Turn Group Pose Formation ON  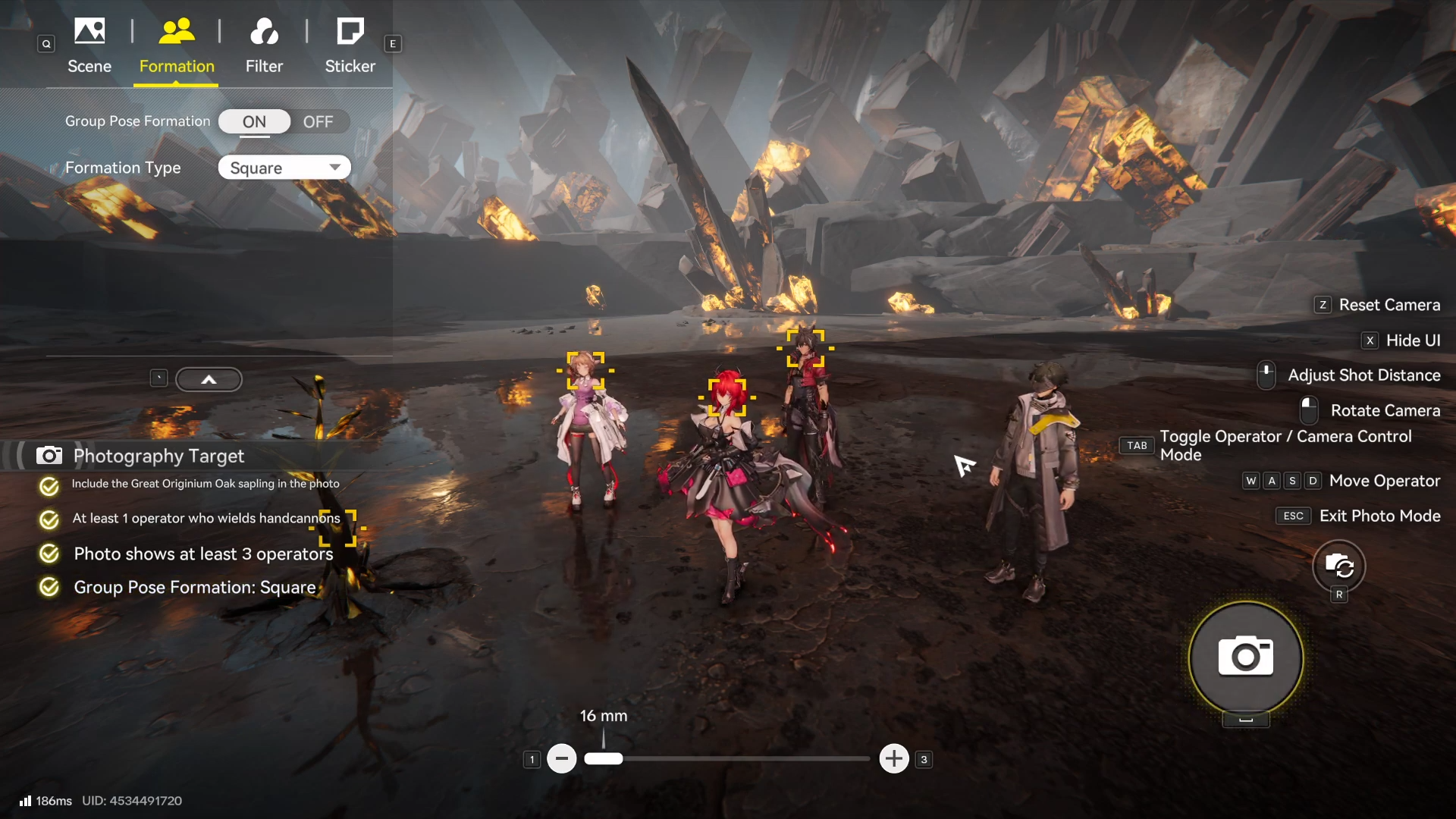click(255, 122)
